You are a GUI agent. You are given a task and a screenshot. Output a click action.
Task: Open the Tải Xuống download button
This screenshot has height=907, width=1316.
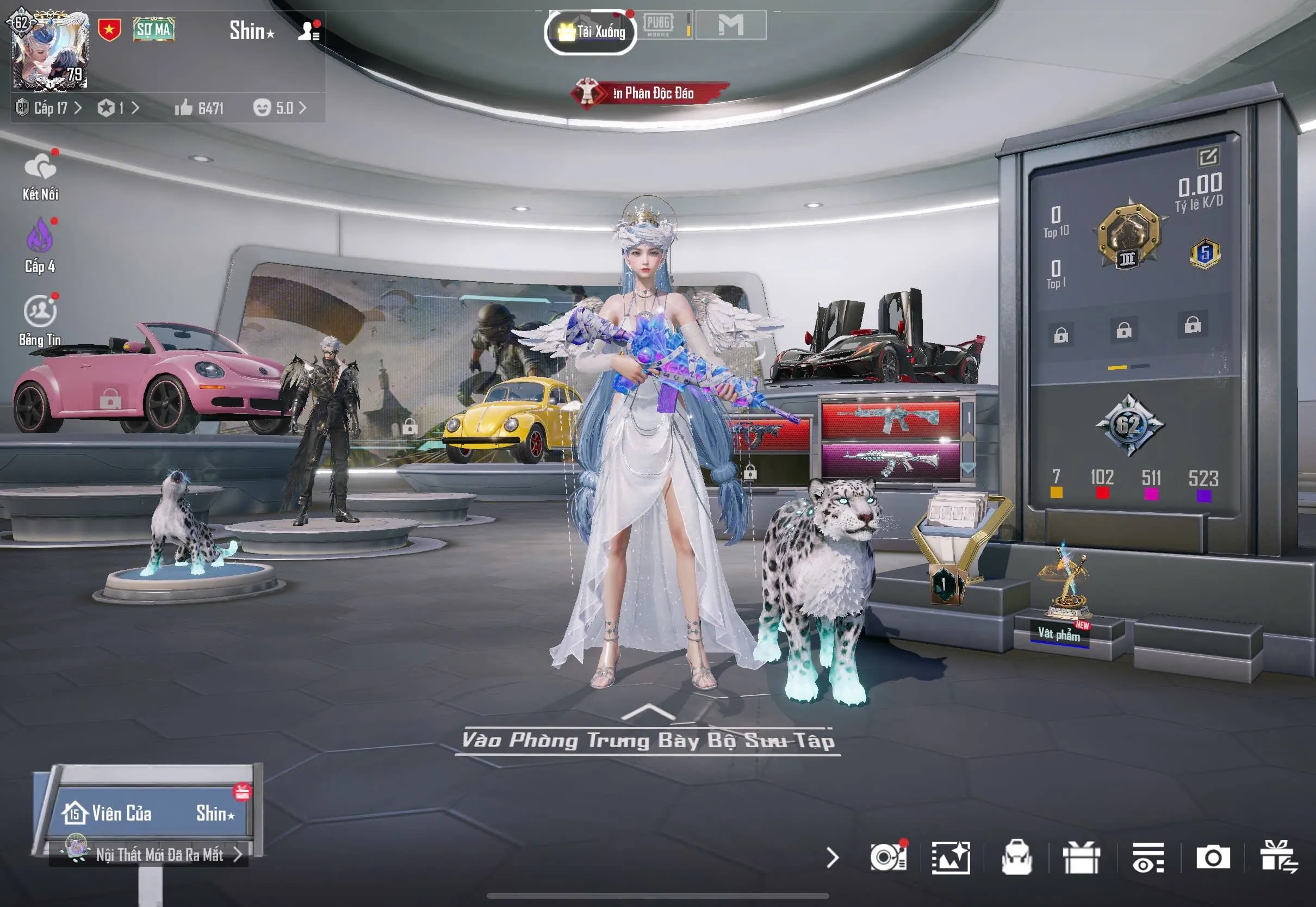[x=591, y=32]
